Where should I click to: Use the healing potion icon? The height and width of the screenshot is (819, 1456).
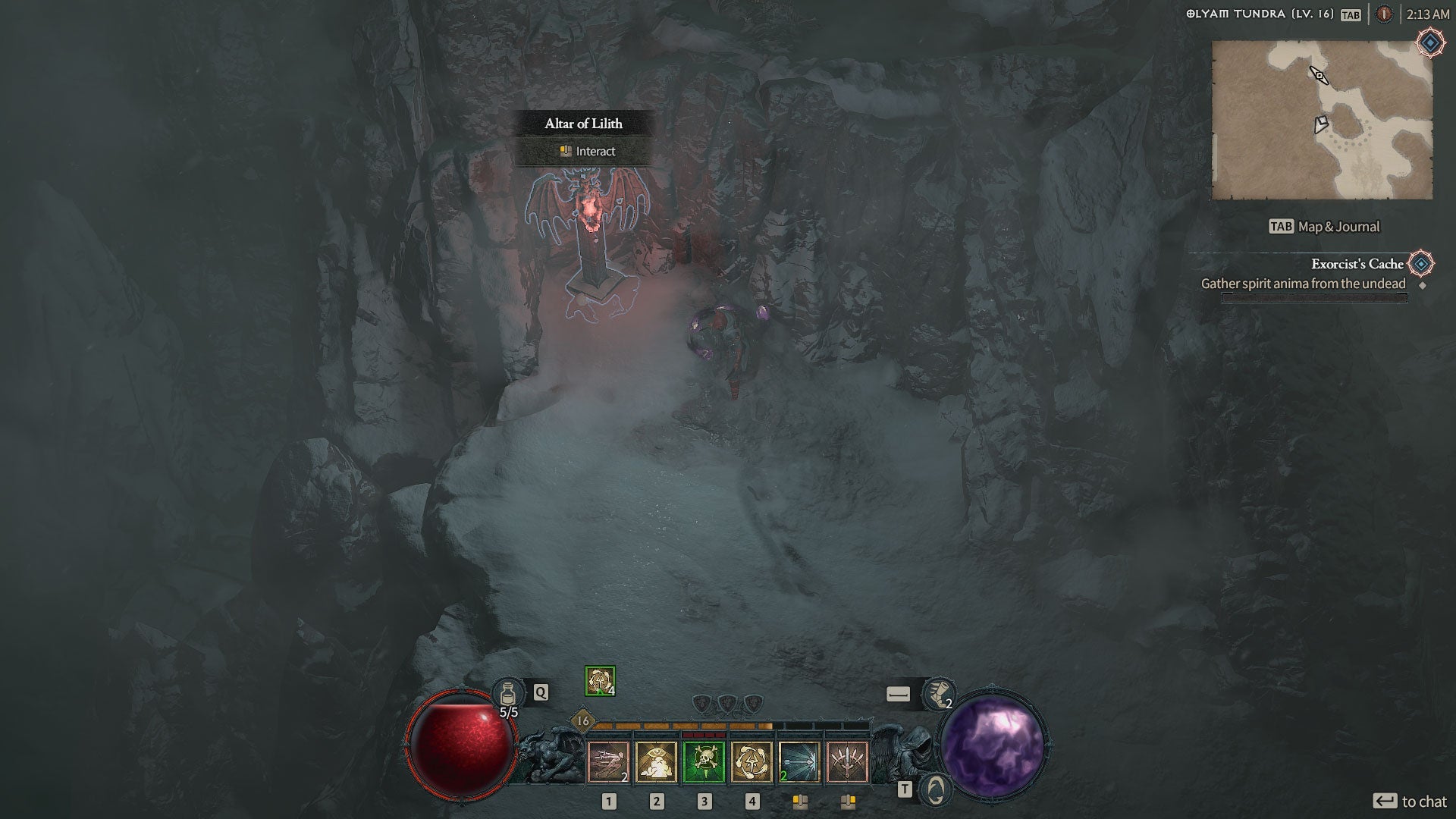[x=507, y=692]
